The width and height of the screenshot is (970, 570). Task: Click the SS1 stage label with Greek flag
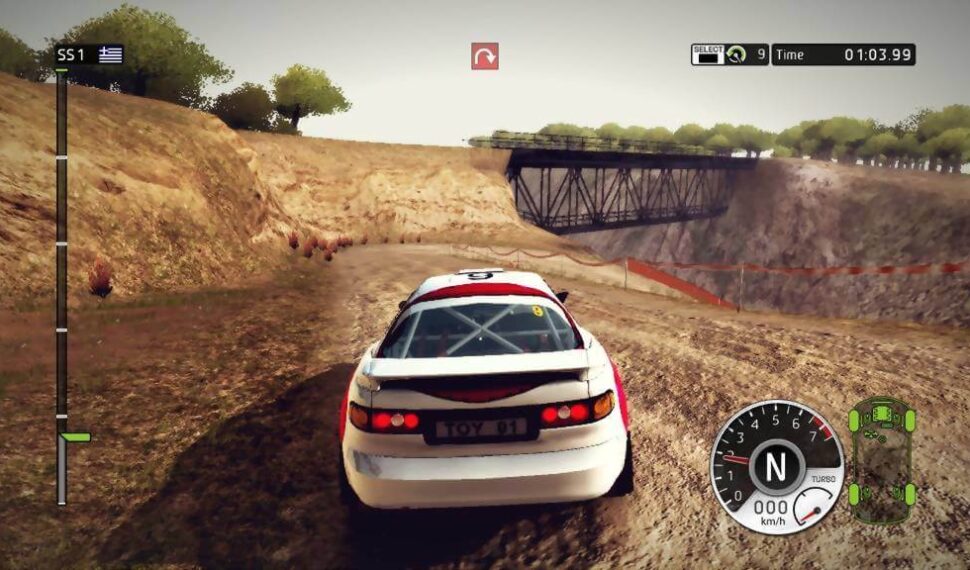89,55
